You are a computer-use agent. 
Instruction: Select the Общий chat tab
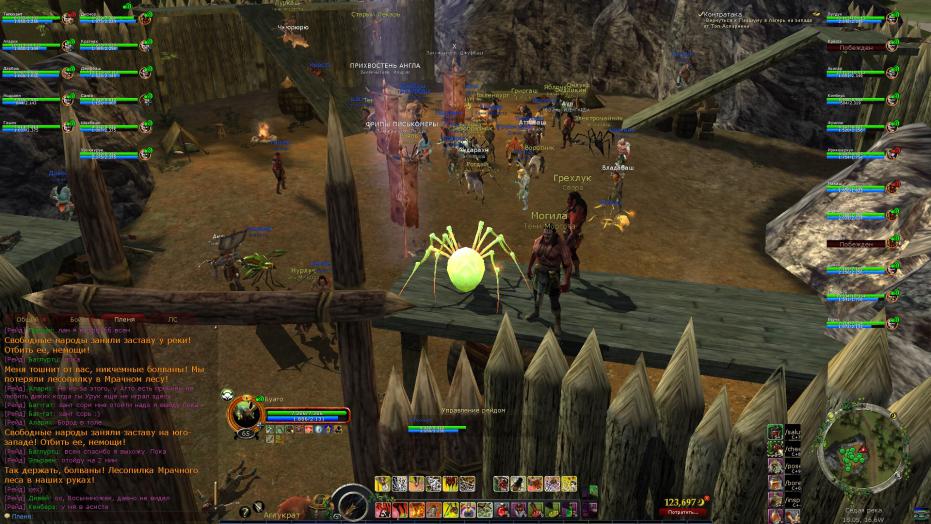pos(28,319)
